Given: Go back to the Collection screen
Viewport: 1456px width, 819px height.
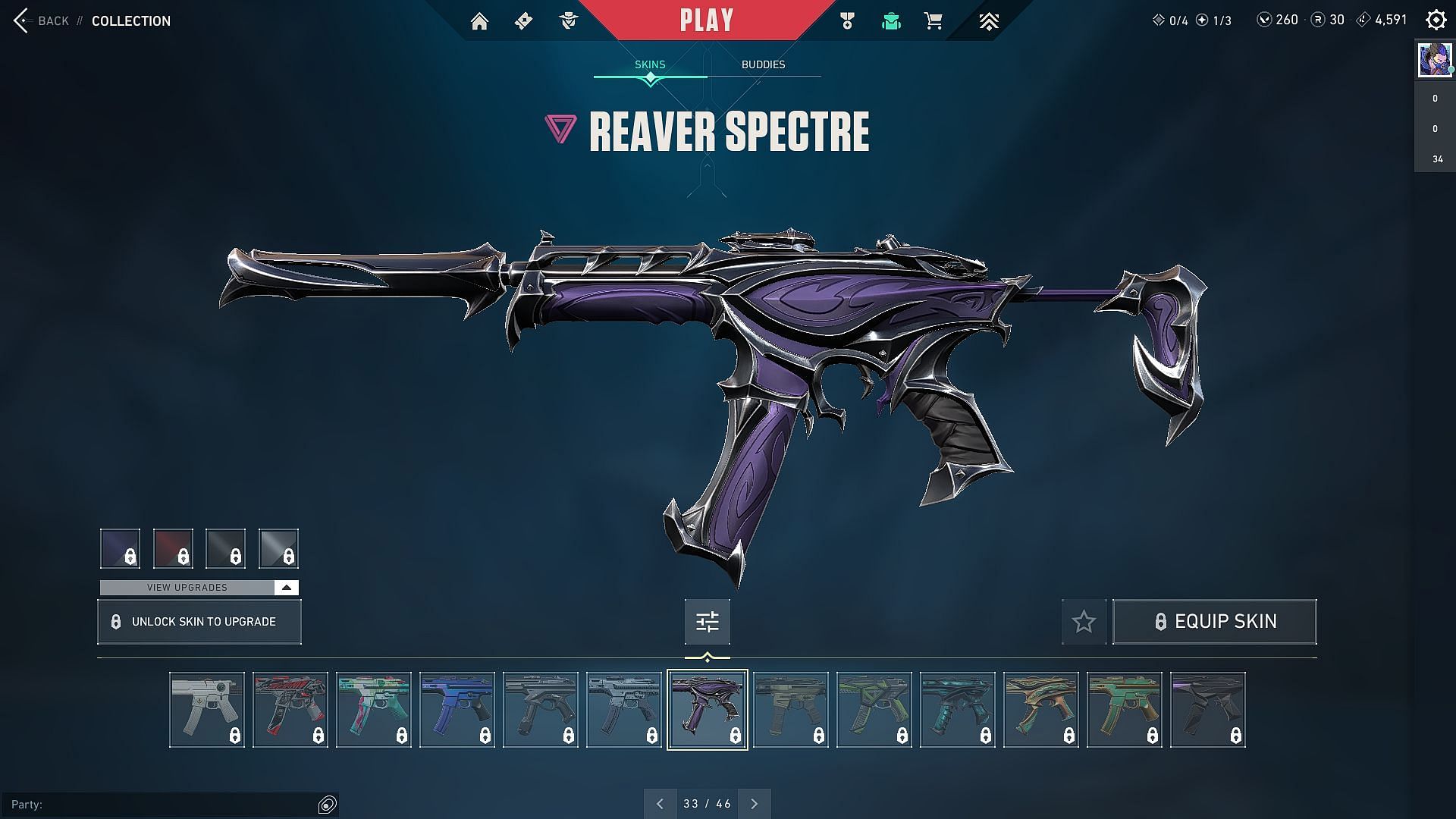Looking at the screenshot, I should click(42, 20).
